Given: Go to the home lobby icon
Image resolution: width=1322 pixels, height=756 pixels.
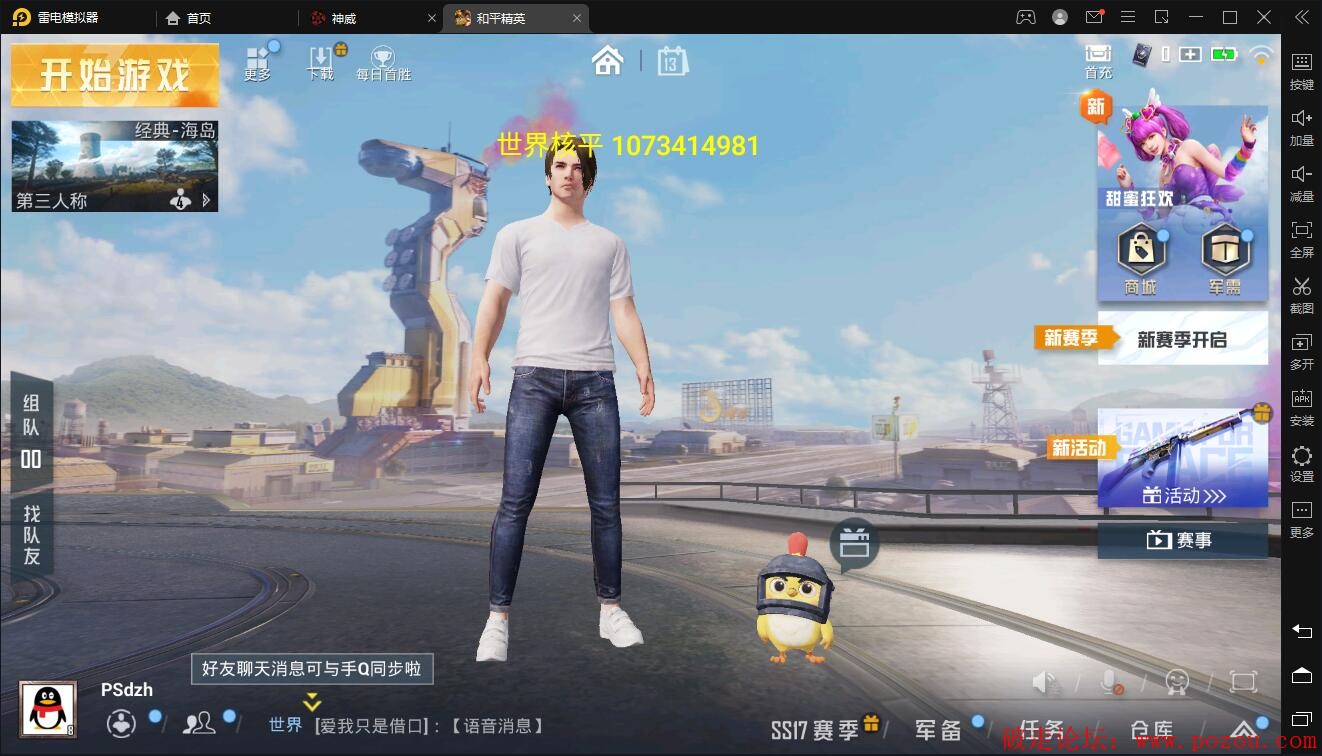Looking at the screenshot, I should point(607,61).
